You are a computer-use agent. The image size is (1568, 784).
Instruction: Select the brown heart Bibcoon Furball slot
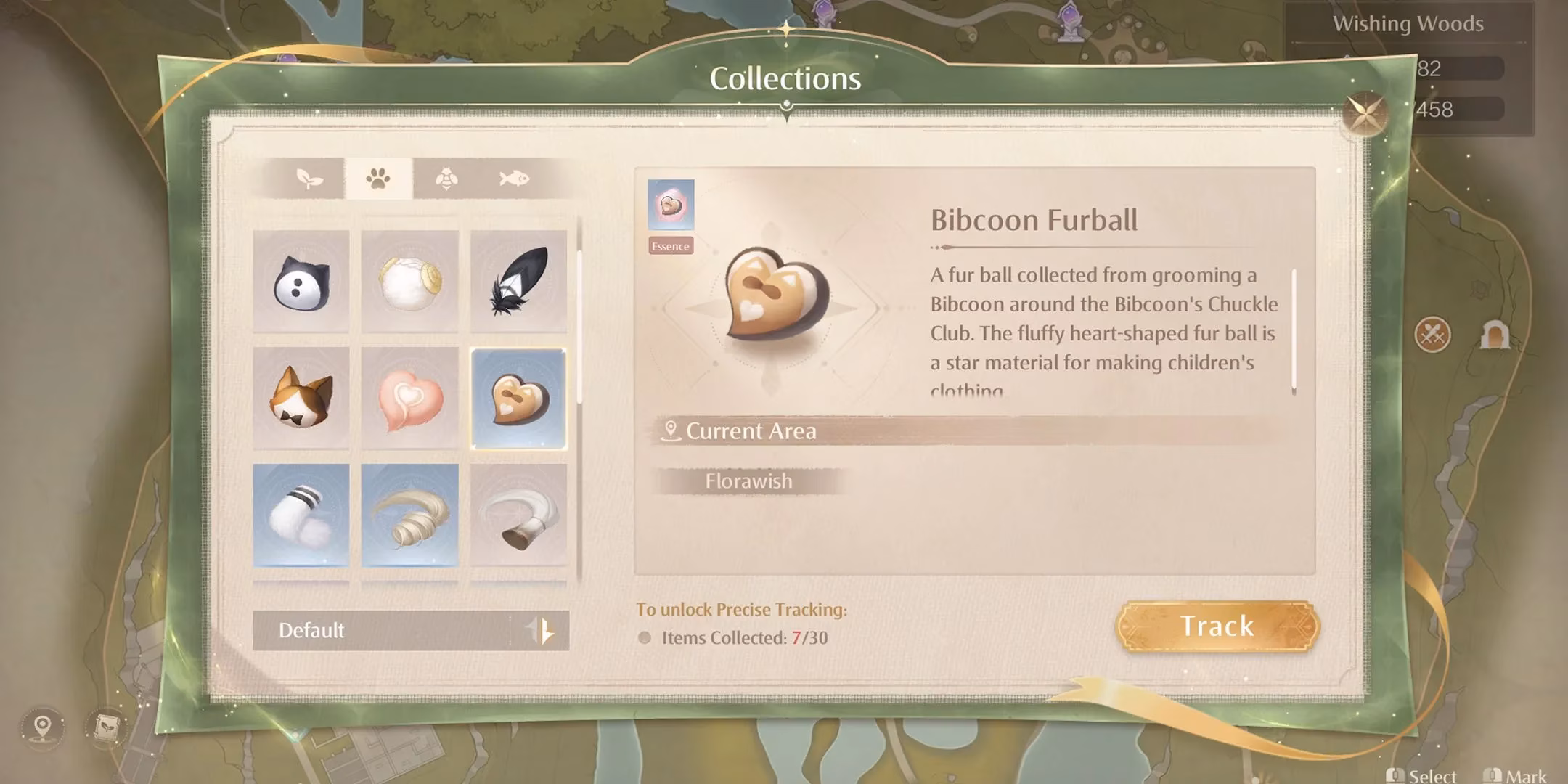518,398
